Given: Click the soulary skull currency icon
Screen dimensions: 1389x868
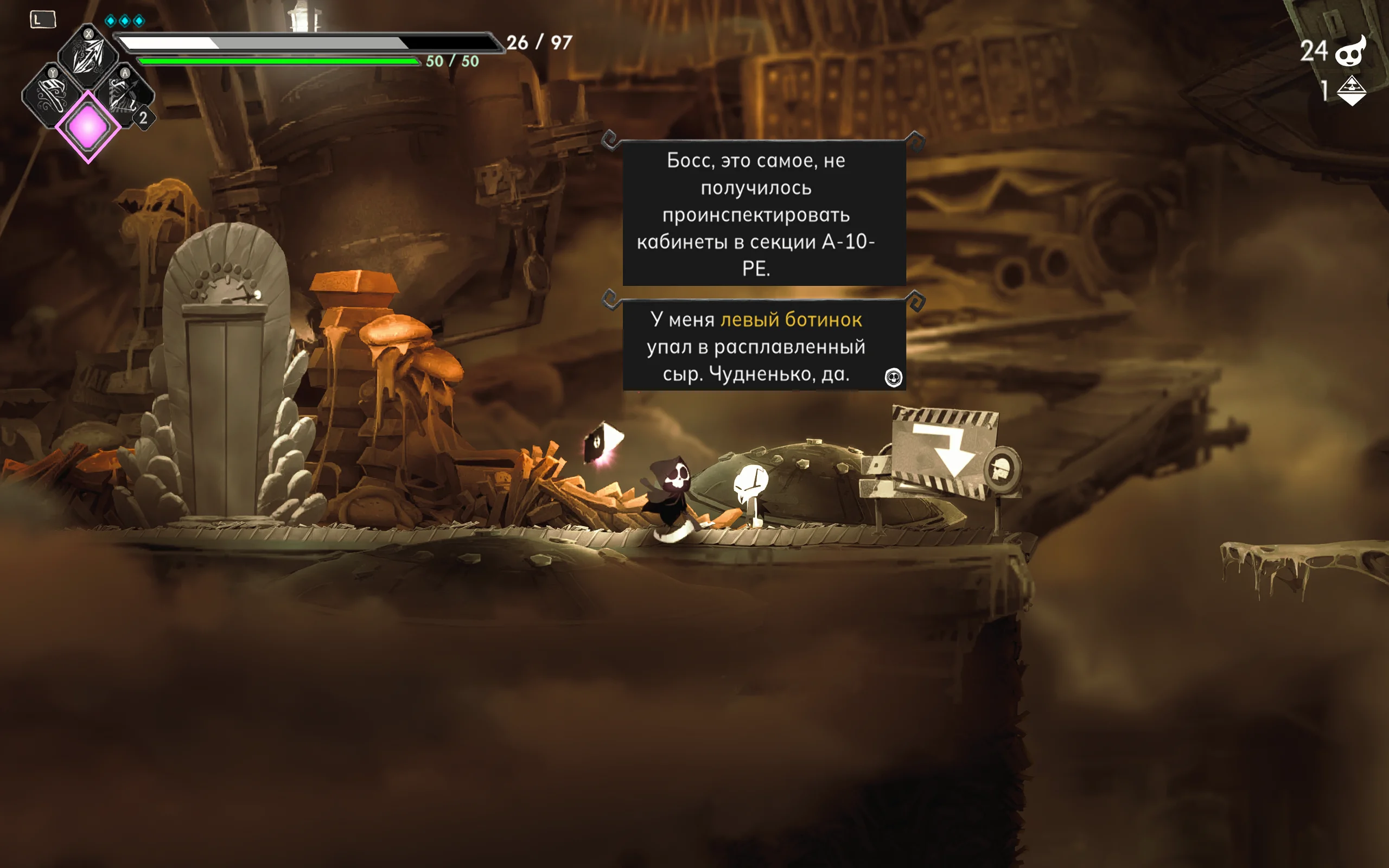Looking at the screenshot, I should (1350, 52).
